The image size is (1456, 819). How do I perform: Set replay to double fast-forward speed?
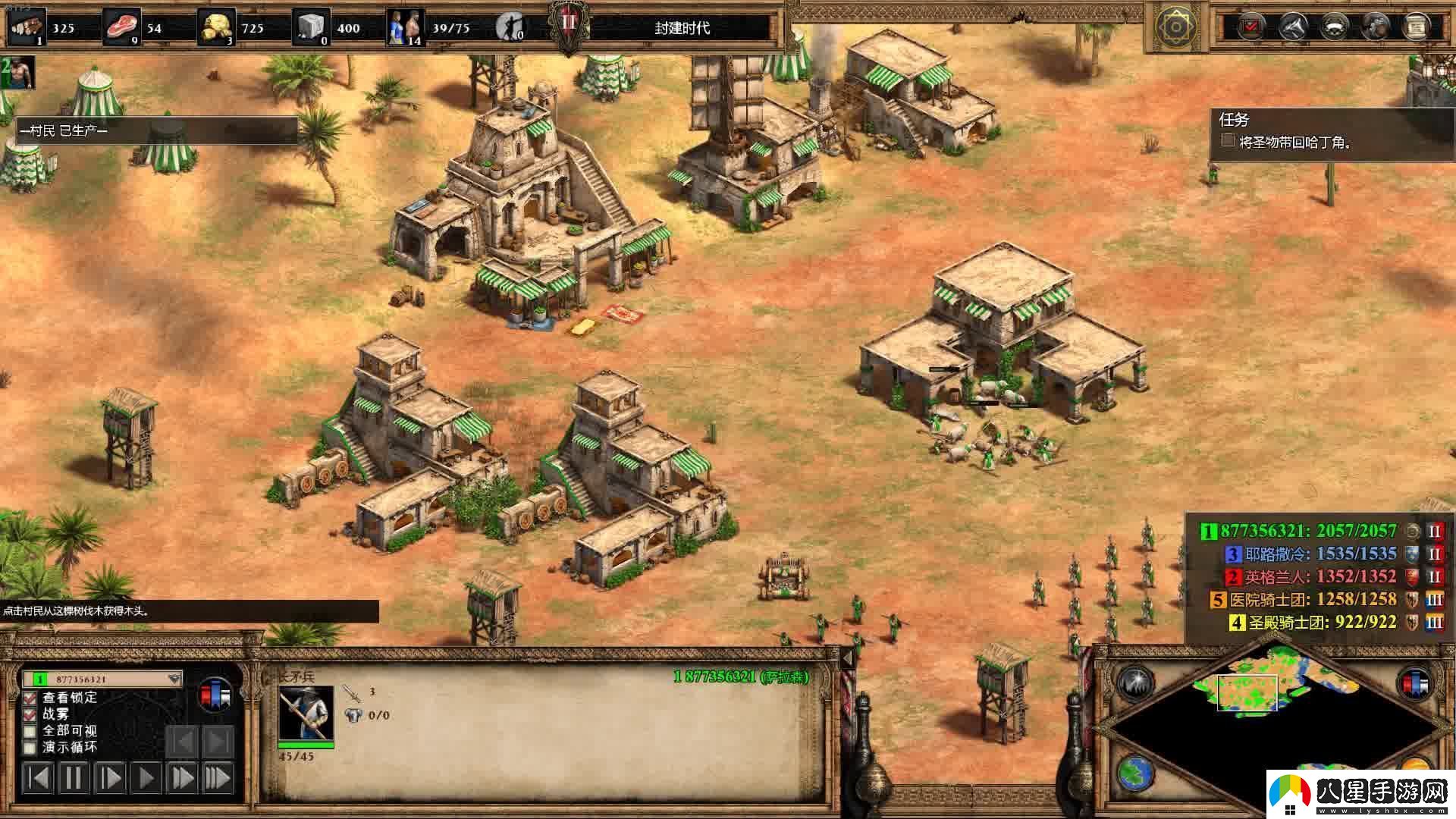182,778
